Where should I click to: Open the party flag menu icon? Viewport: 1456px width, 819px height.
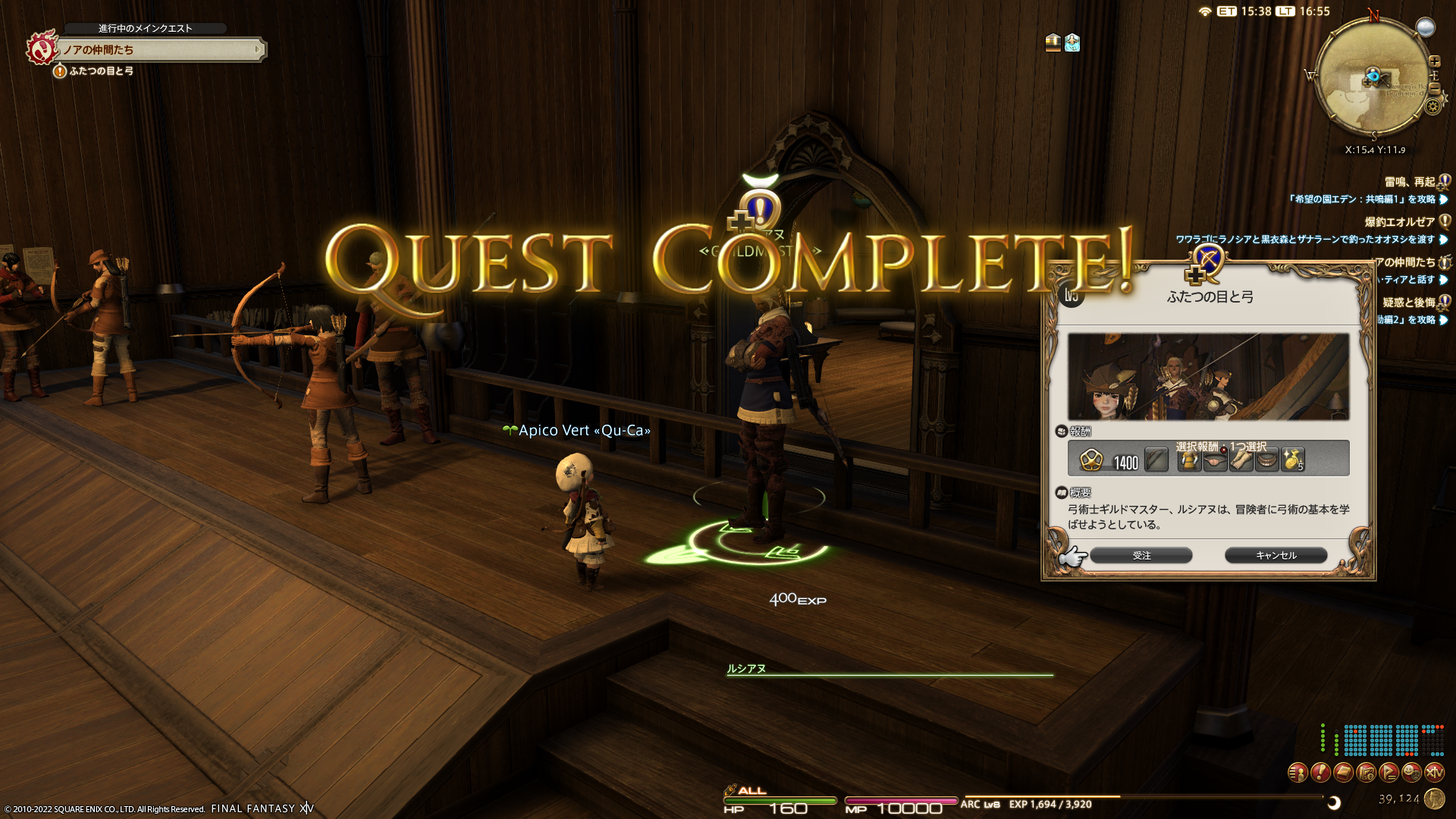[x=1389, y=773]
